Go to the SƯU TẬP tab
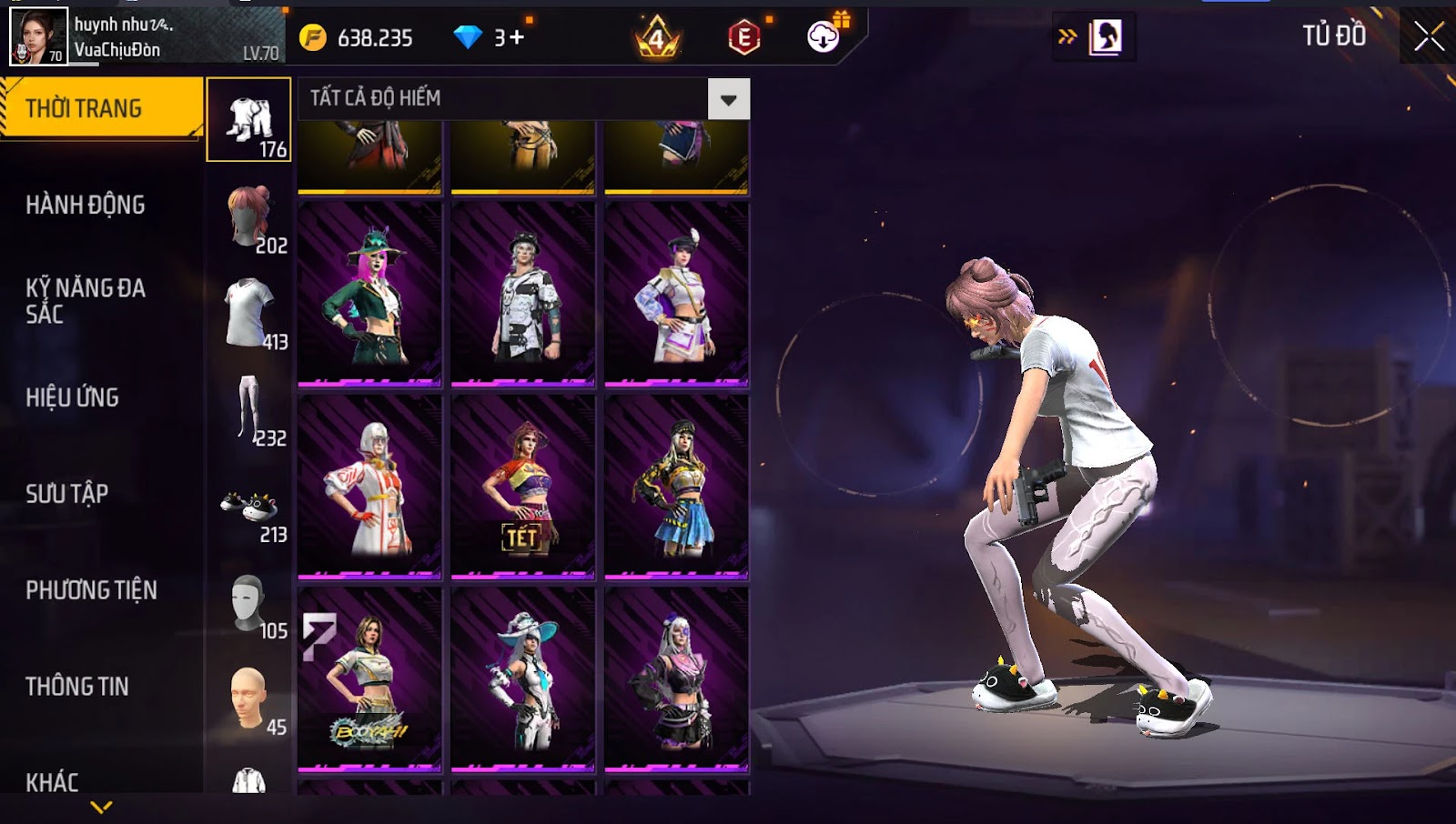This screenshot has width=1456, height=824. coord(67,494)
